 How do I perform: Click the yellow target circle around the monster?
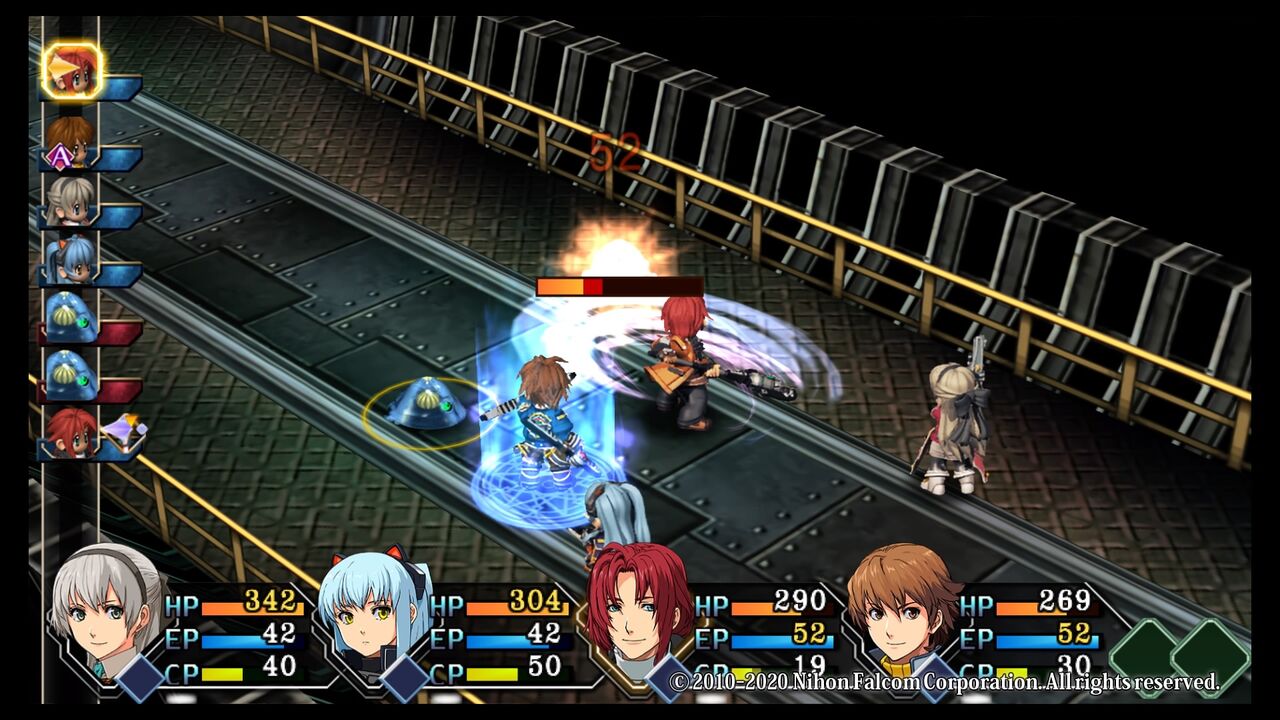click(x=420, y=410)
